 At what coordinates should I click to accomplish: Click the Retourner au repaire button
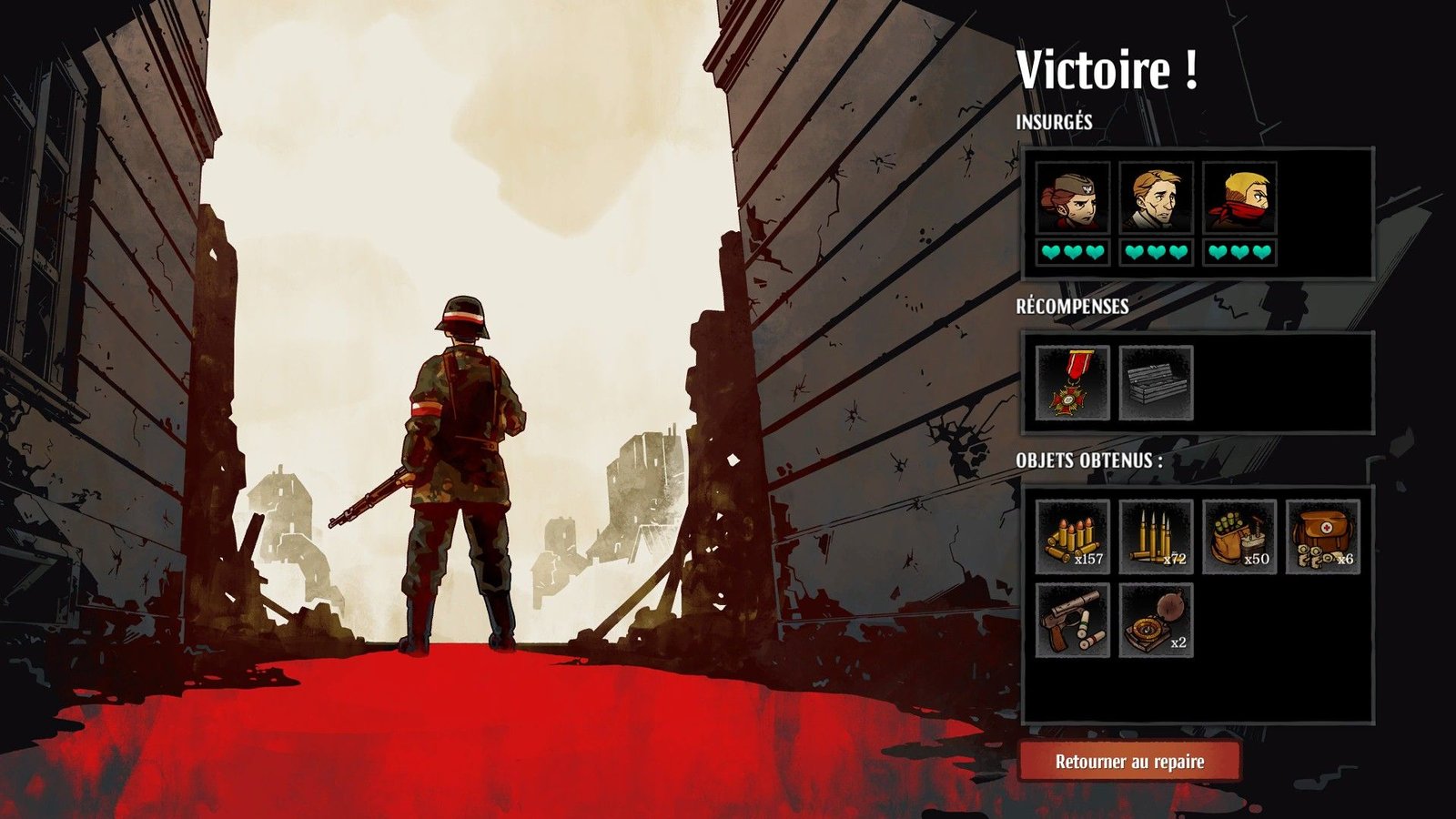(1129, 762)
